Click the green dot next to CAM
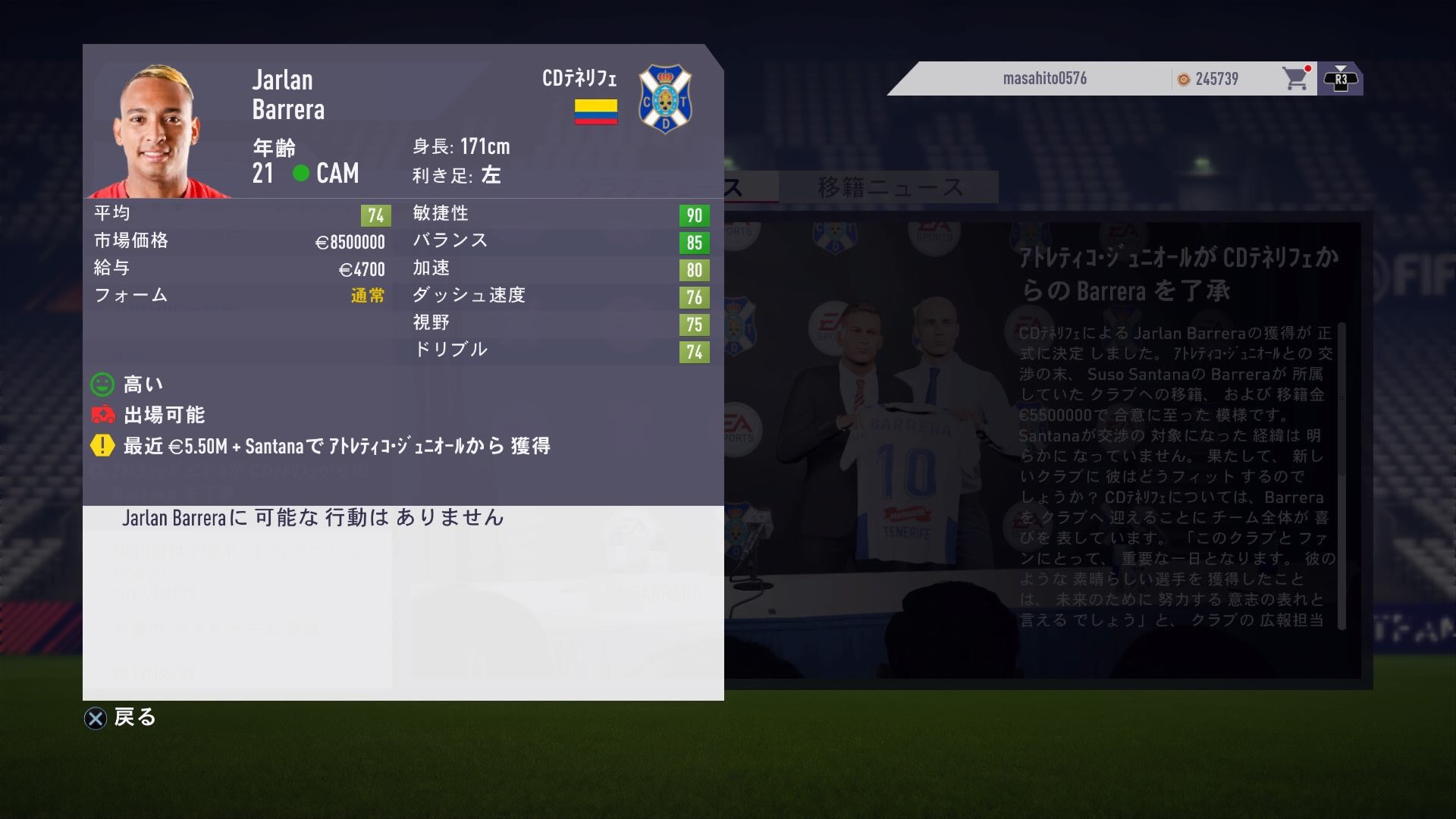The image size is (1456, 819). [303, 174]
